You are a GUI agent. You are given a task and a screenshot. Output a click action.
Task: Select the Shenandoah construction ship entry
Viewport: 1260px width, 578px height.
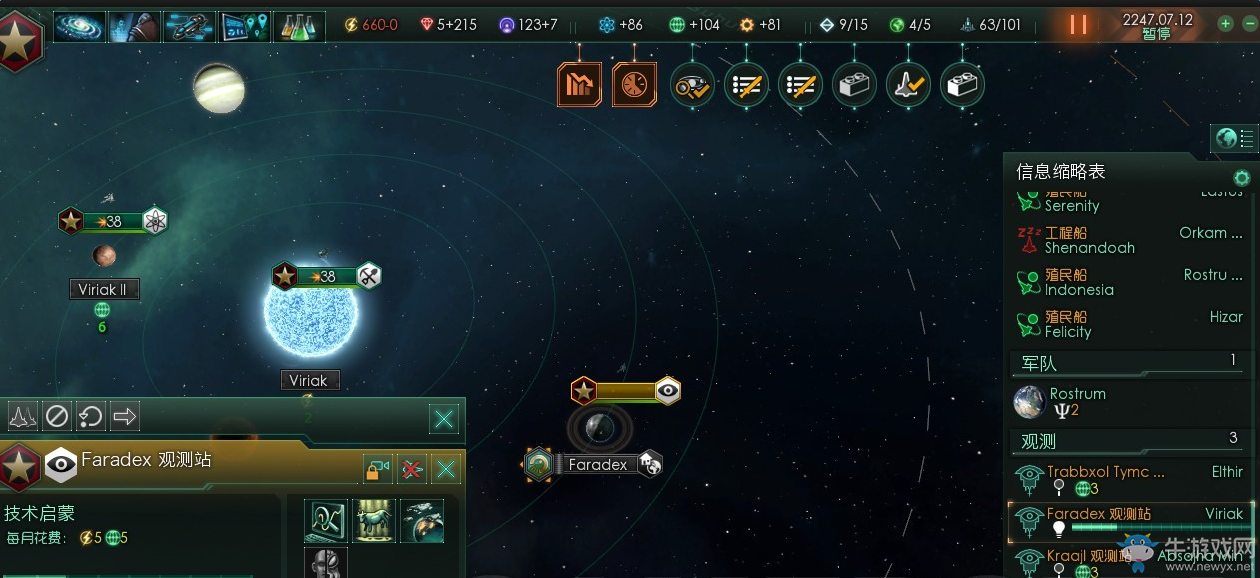point(1090,240)
